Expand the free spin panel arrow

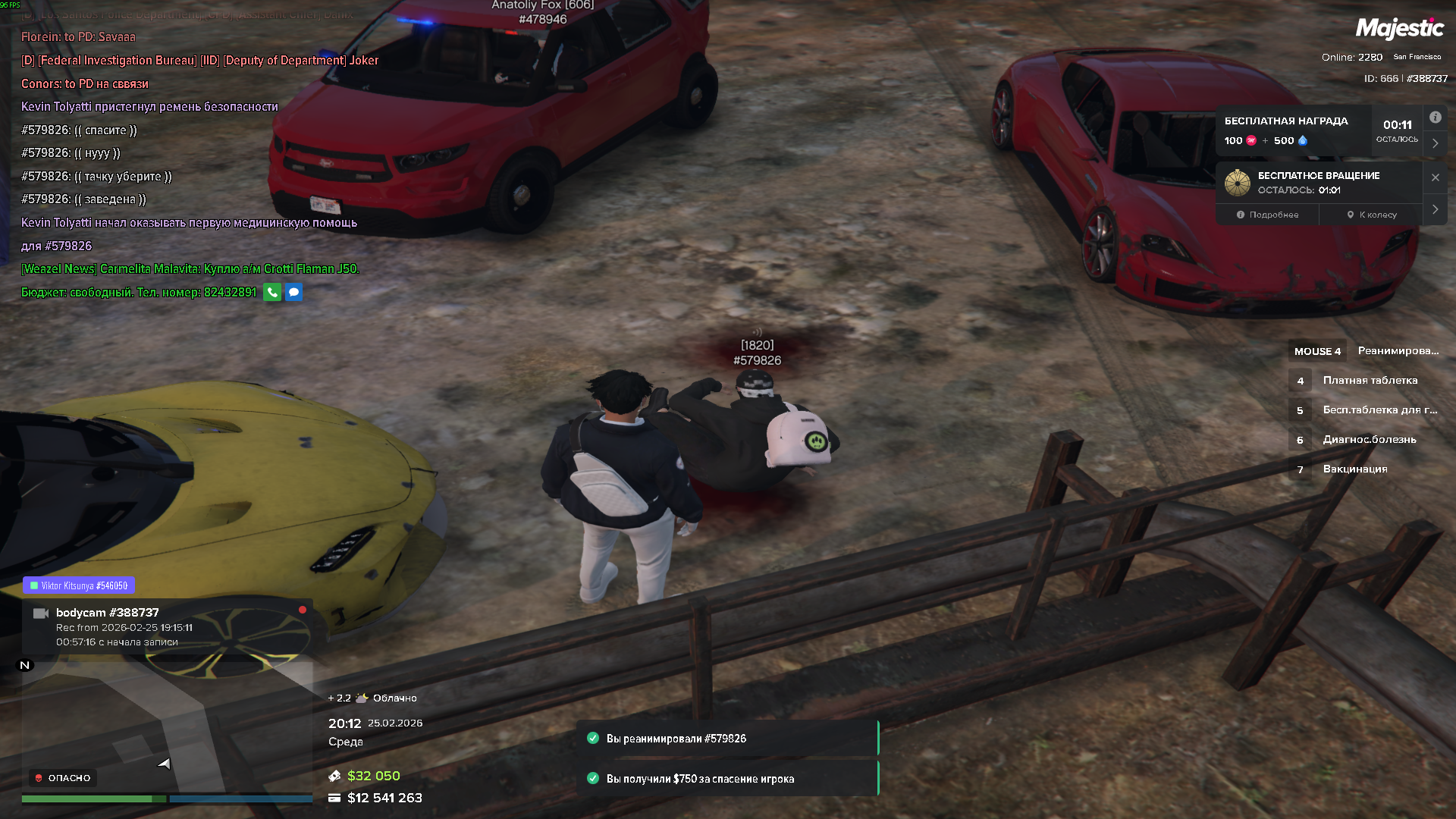1435,209
